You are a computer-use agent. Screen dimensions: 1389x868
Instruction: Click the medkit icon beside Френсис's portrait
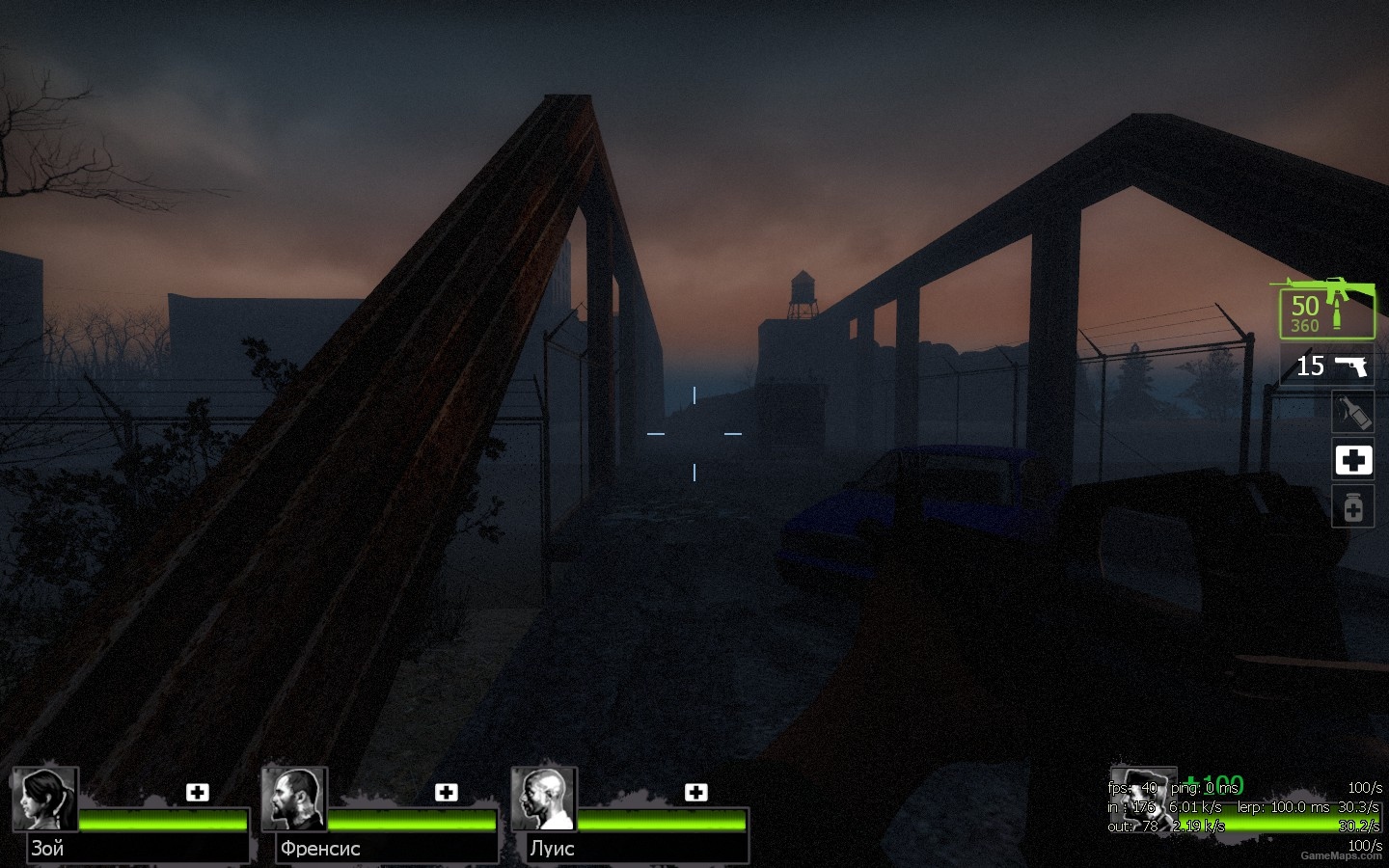(447, 792)
